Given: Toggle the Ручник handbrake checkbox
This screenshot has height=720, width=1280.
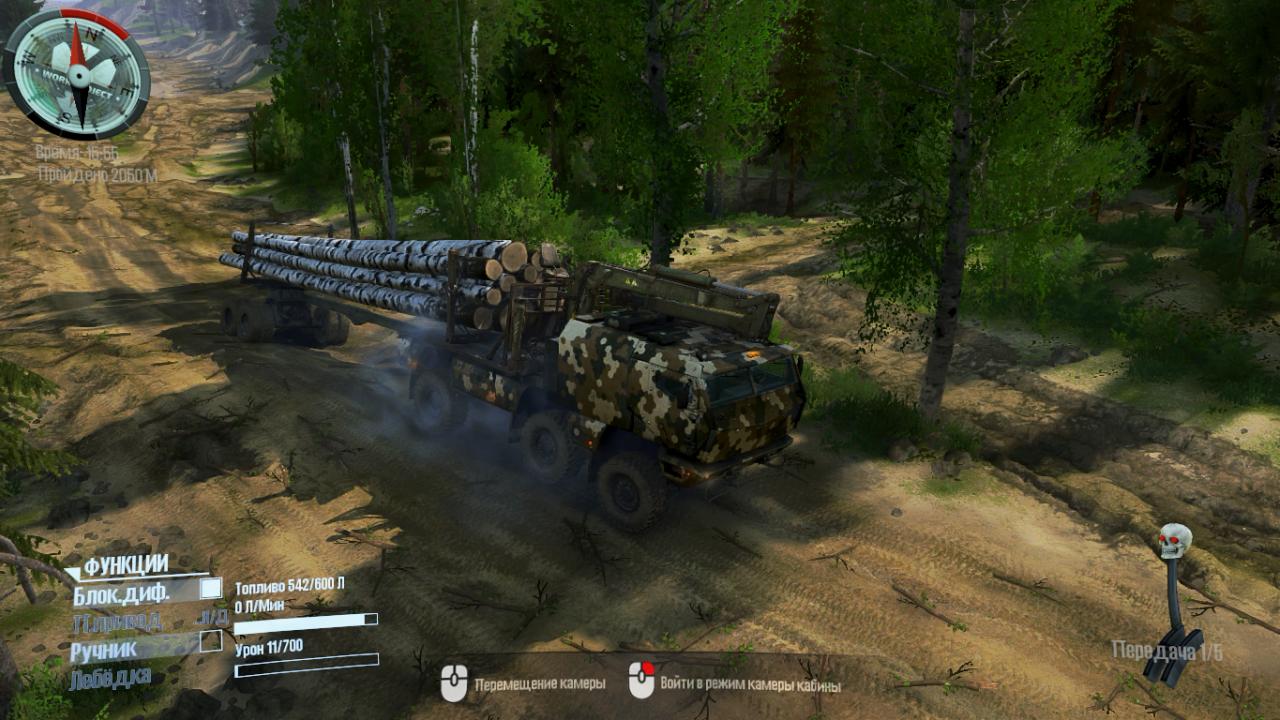Looking at the screenshot, I should (210, 641).
